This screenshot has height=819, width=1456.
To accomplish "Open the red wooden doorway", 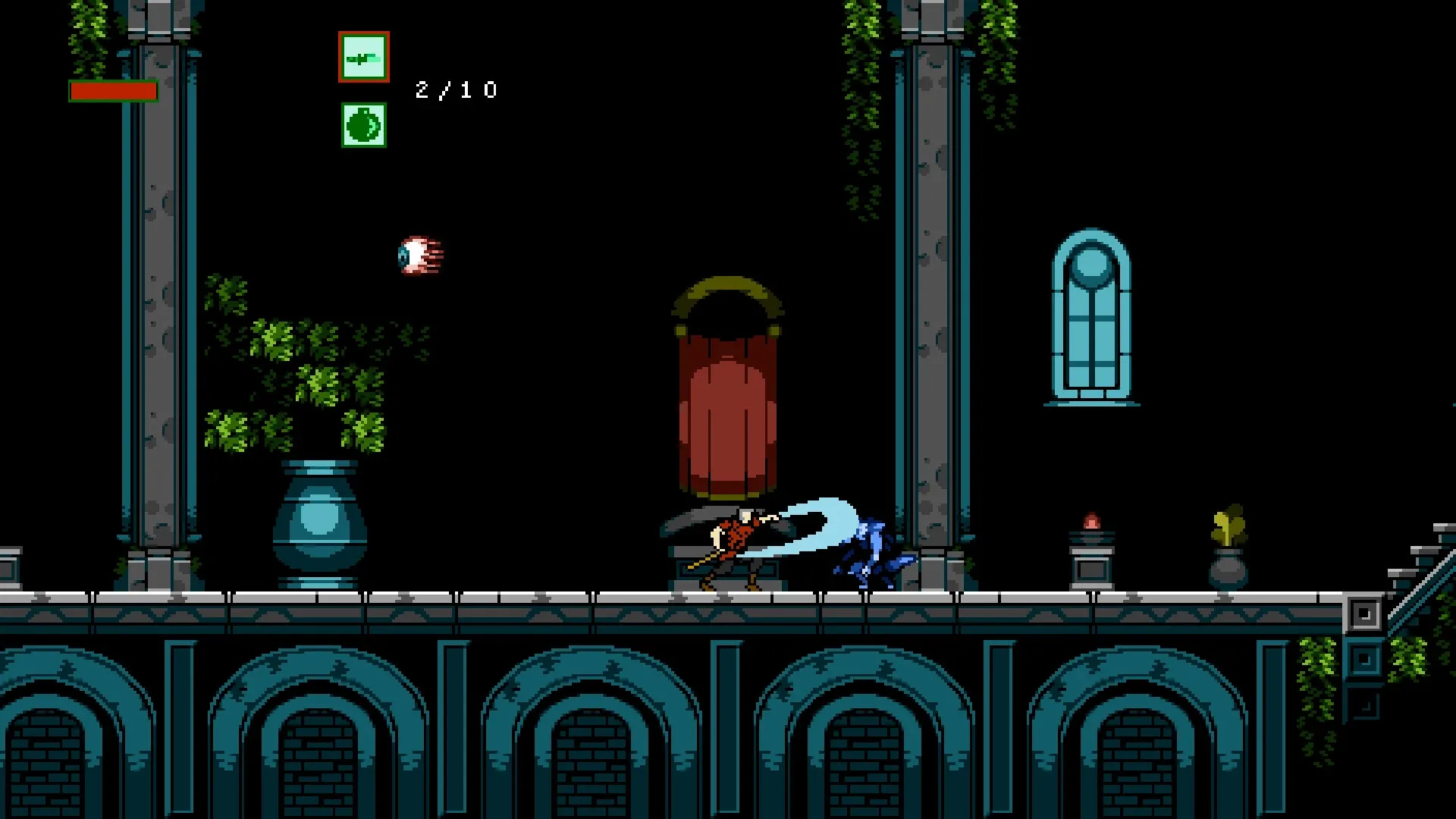I will point(726,409).
